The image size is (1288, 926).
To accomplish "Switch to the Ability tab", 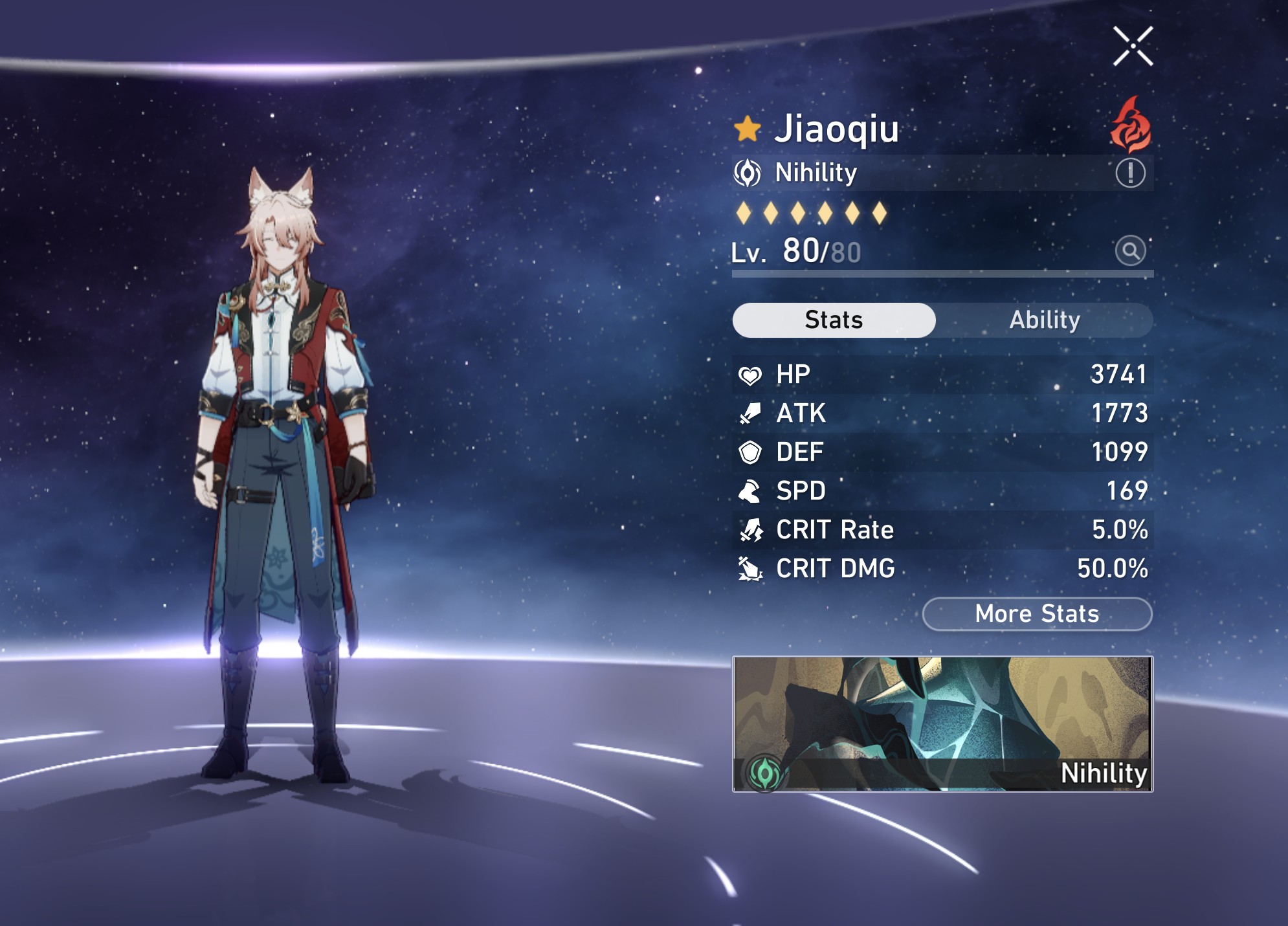I will pyautogui.click(x=1045, y=320).
